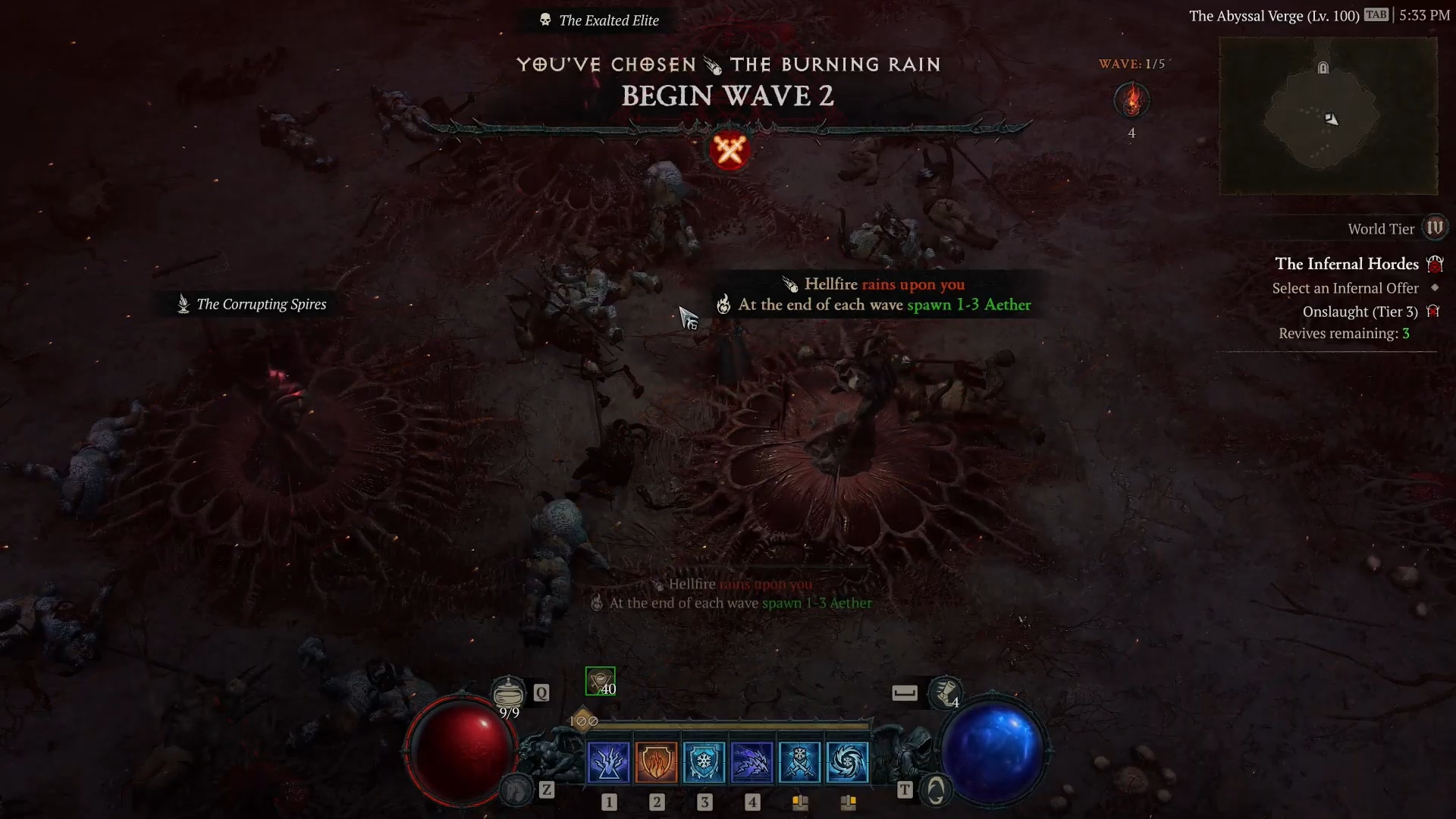Click the highlighted Aether counter showing 40
Viewport: 1456px width, 819px height.
point(601,680)
